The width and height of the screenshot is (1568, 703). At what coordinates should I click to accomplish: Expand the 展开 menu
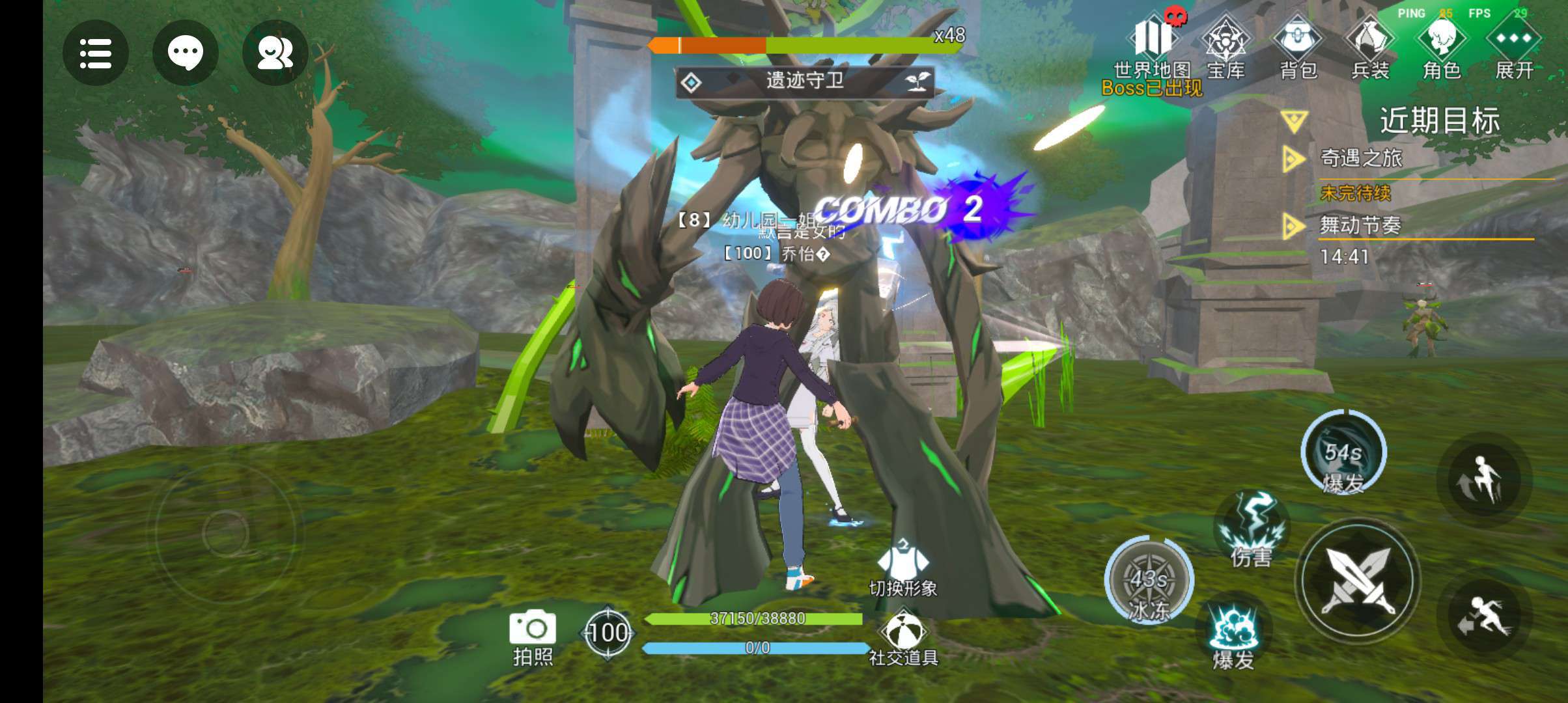pos(1514,46)
